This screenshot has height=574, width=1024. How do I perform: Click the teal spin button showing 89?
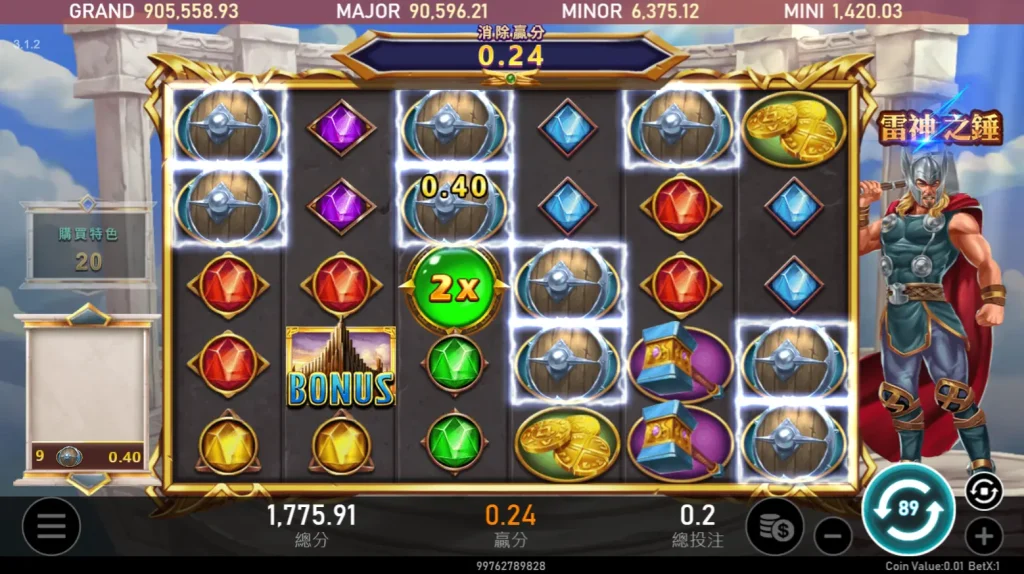click(x=908, y=510)
